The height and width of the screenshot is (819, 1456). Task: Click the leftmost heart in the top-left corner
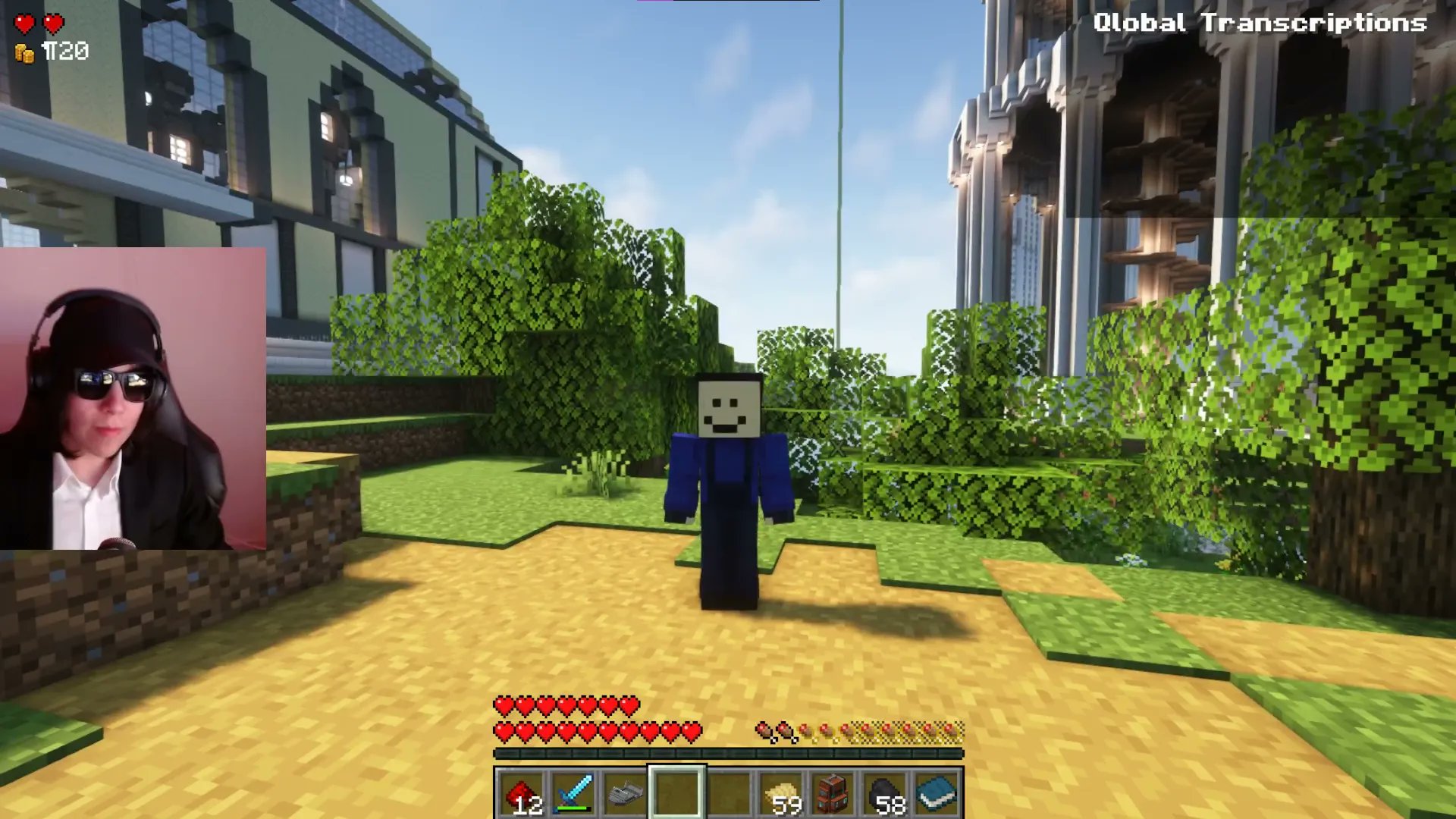[24, 22]
